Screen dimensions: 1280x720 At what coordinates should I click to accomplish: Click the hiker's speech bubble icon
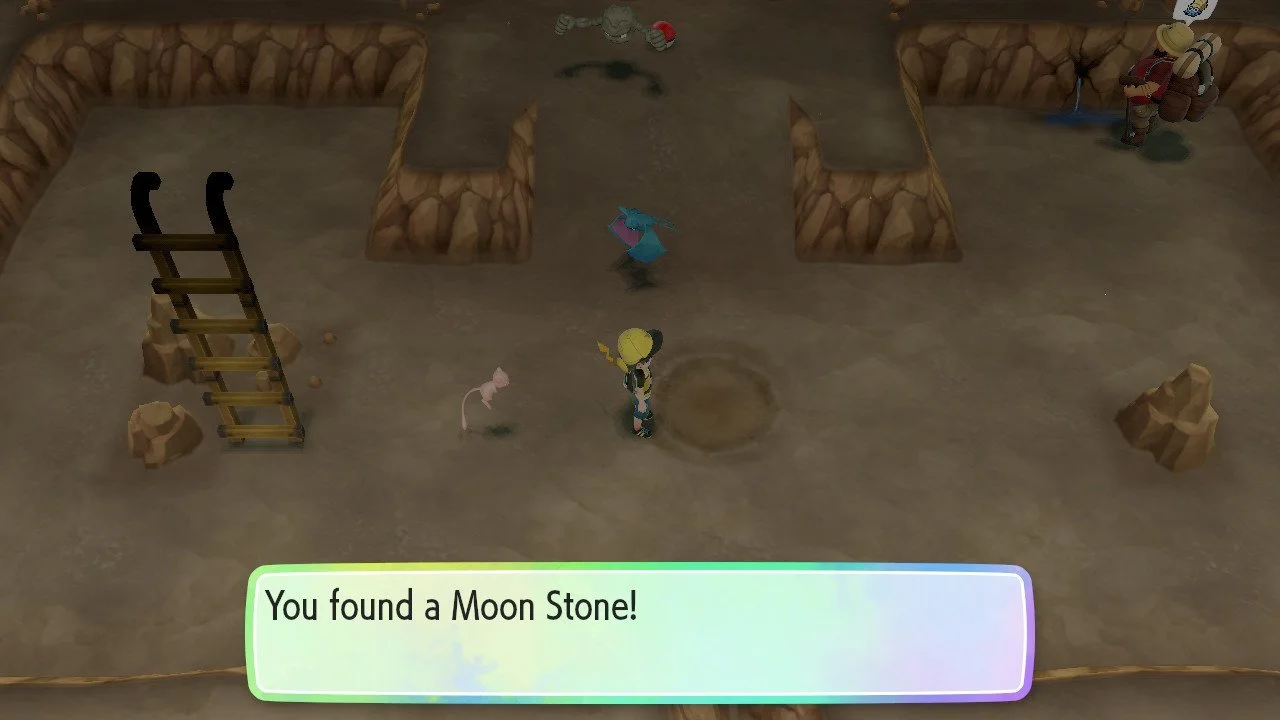click(x=1196, y=8)
